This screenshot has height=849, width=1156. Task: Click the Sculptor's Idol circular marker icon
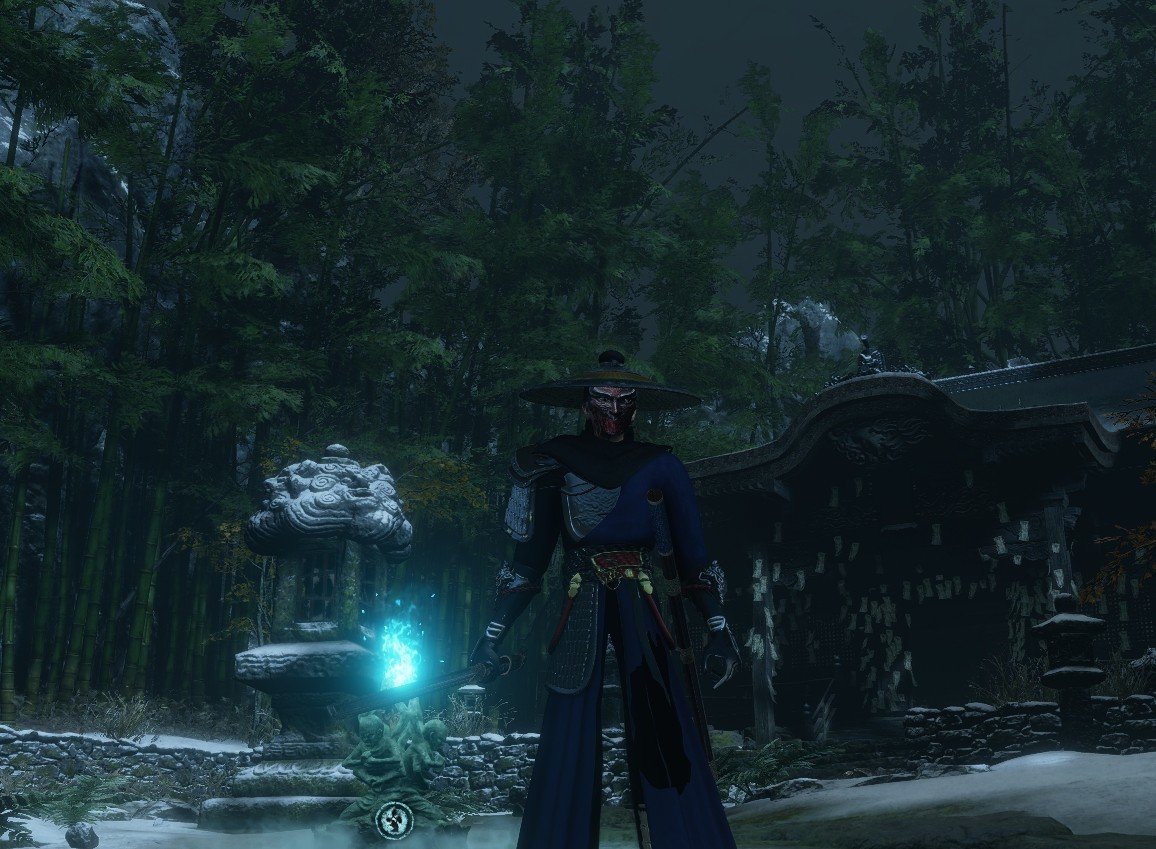click(x=393, y=821)
